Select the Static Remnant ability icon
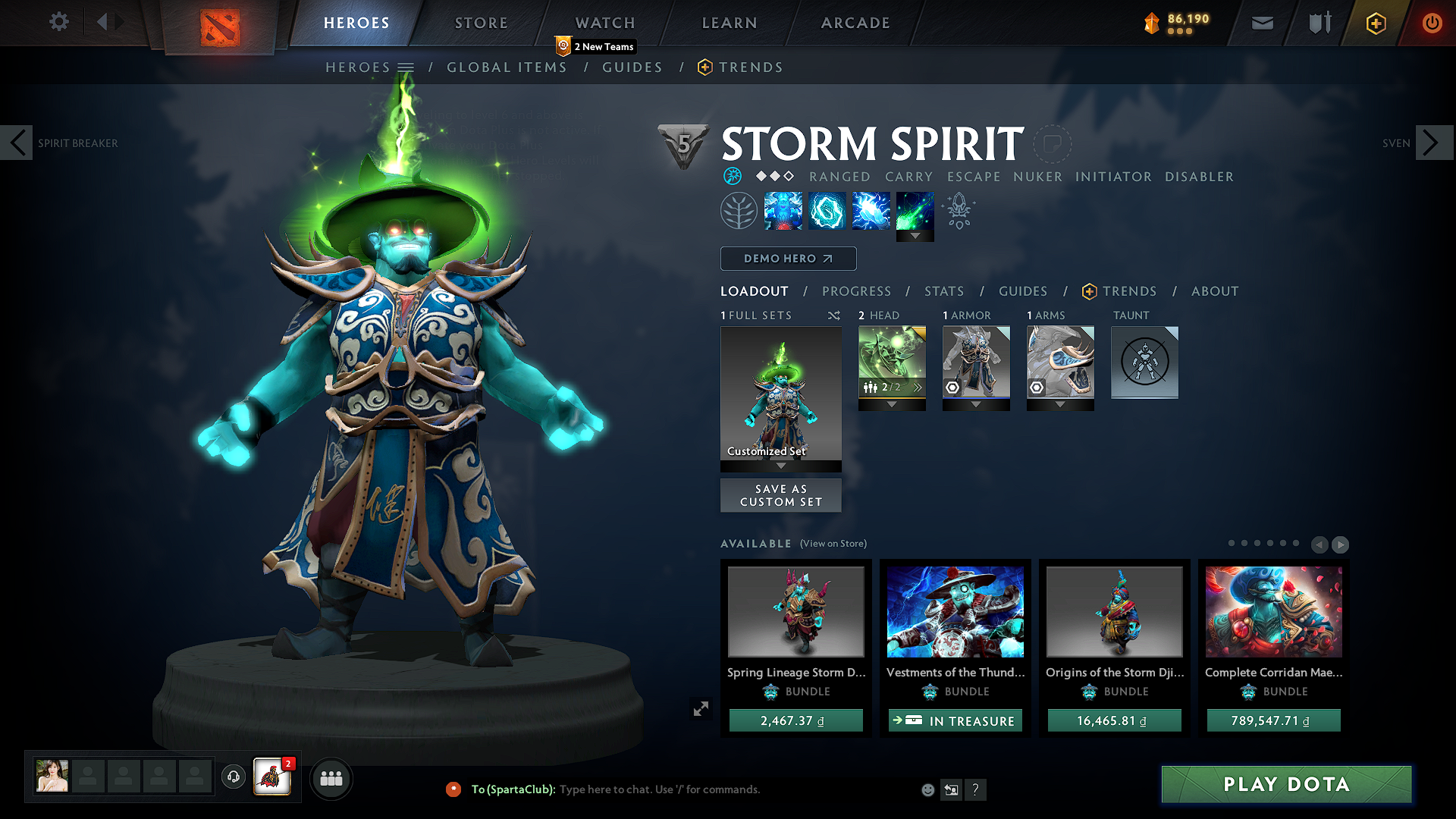 point(783,210)
